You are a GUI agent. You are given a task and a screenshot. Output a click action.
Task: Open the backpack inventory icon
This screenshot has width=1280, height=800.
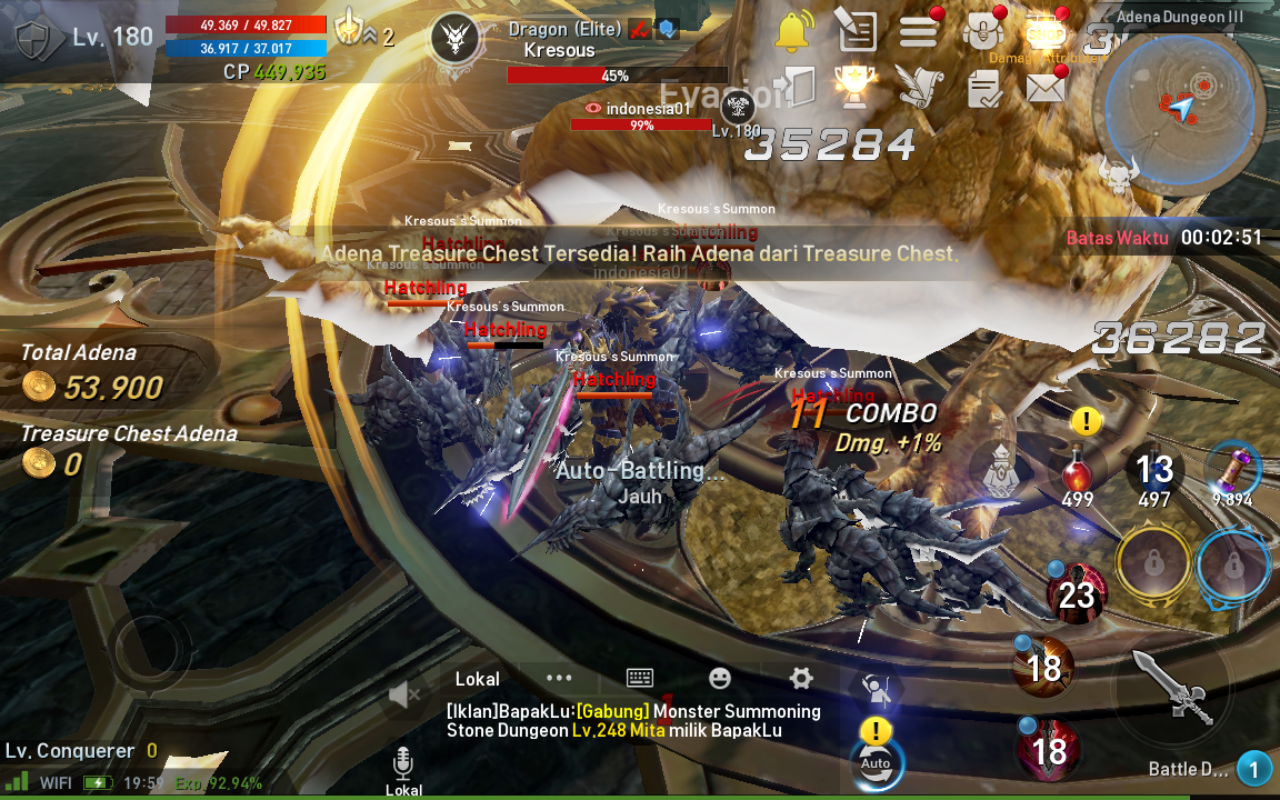point(981,30)
